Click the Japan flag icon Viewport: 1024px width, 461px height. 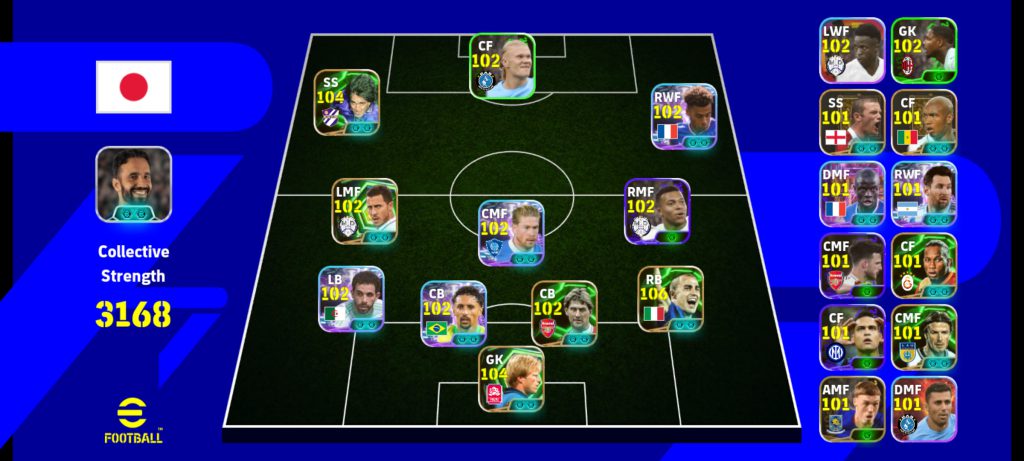pyautogui.click(x=134, y=87)
